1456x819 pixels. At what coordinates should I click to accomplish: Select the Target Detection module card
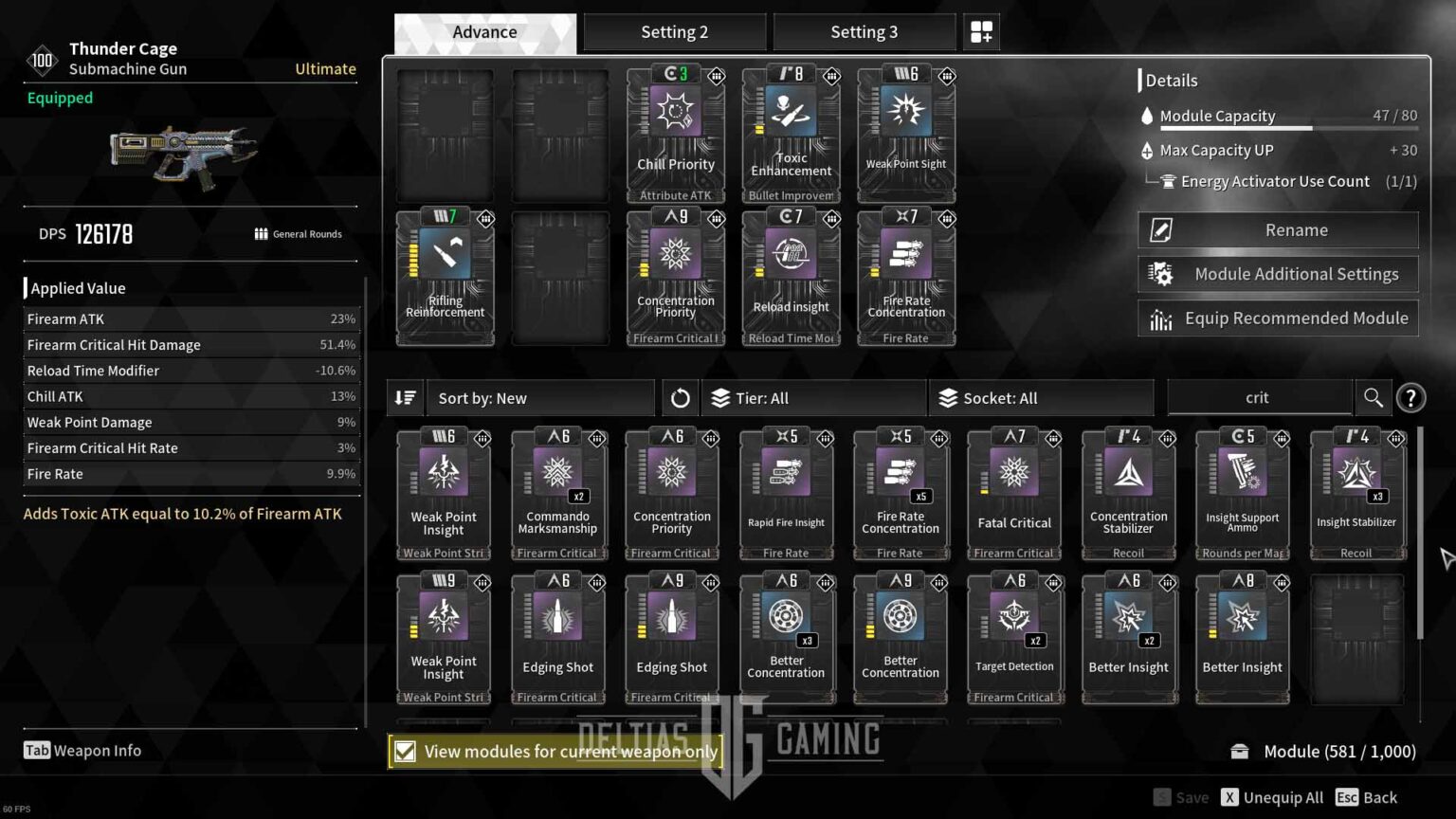[1014, 638]
